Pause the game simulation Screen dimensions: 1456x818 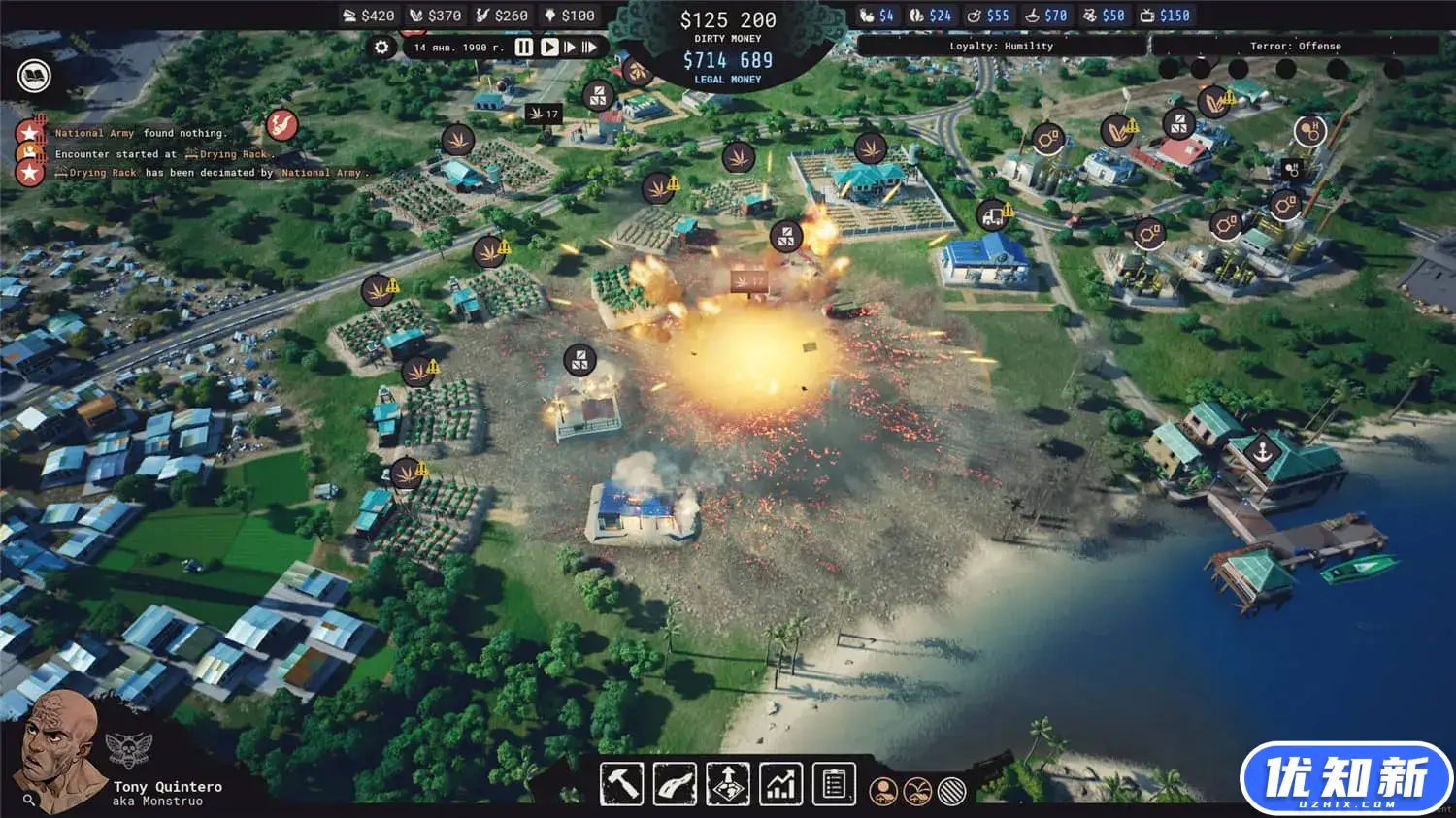pos(524,45)
